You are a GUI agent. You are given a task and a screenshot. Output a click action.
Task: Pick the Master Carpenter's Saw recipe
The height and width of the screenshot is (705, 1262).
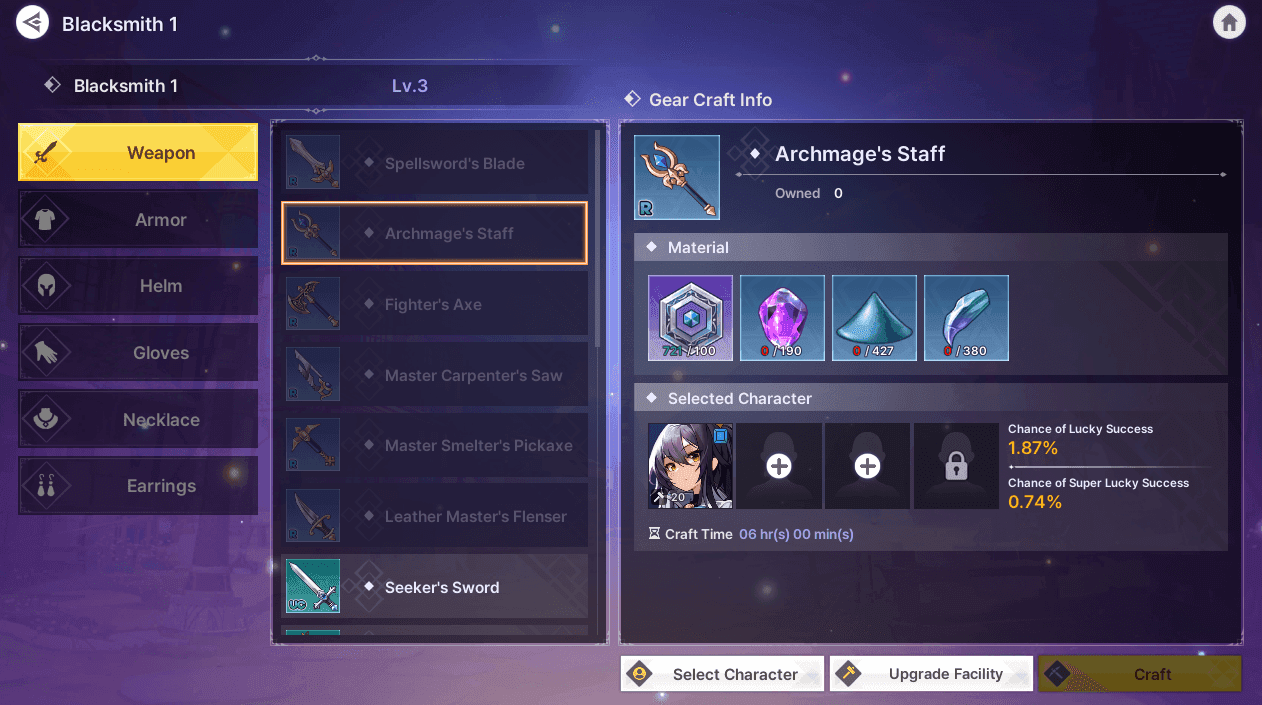click(434, 376)
